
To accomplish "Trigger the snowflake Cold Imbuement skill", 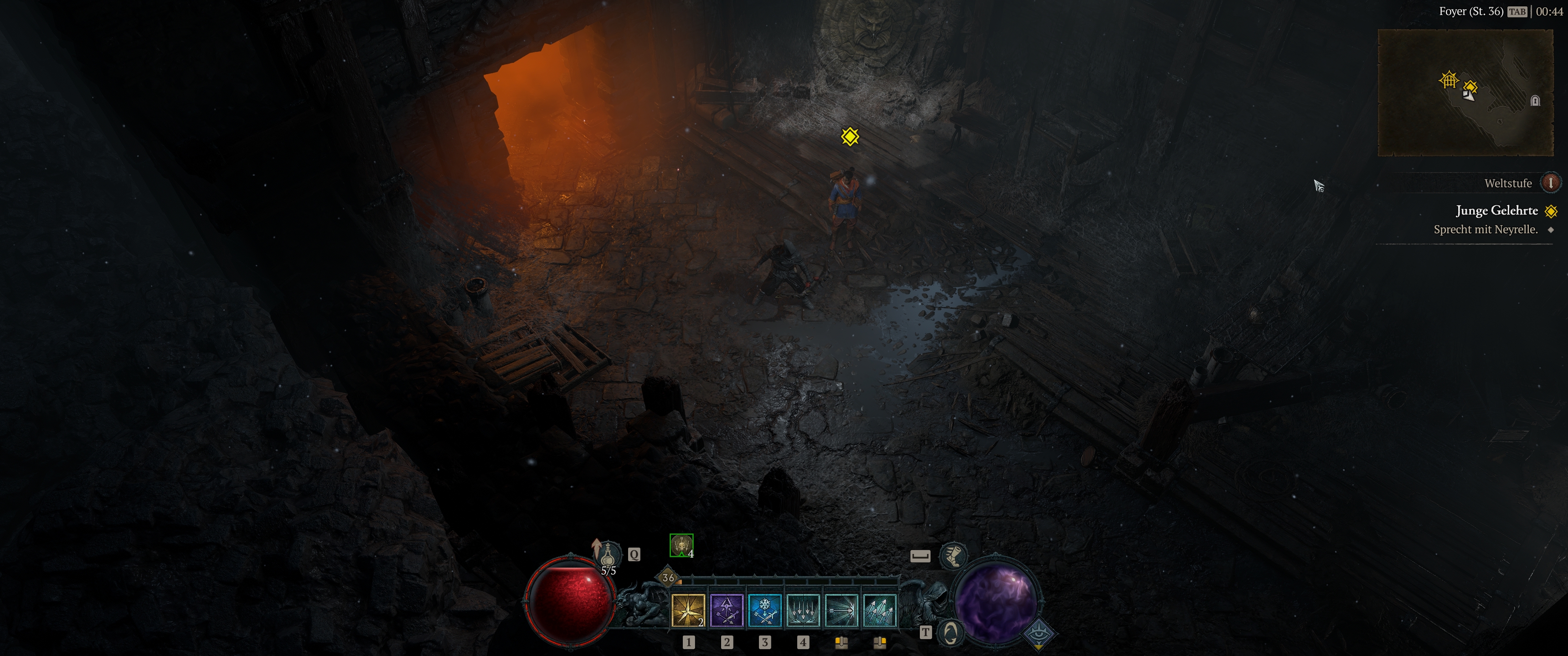I will [764, 611].
